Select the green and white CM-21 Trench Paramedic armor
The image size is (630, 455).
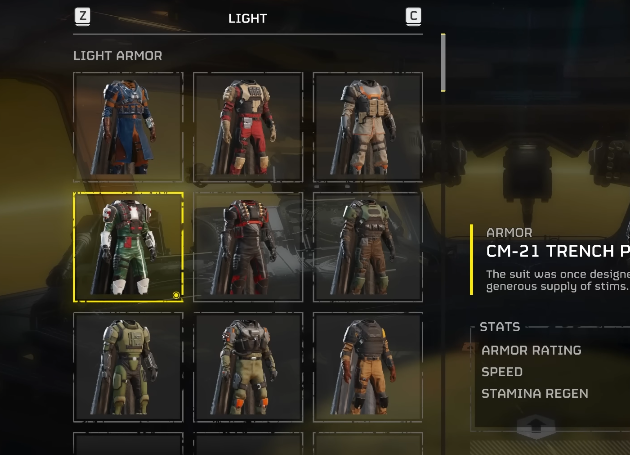(x=128, y=247)
